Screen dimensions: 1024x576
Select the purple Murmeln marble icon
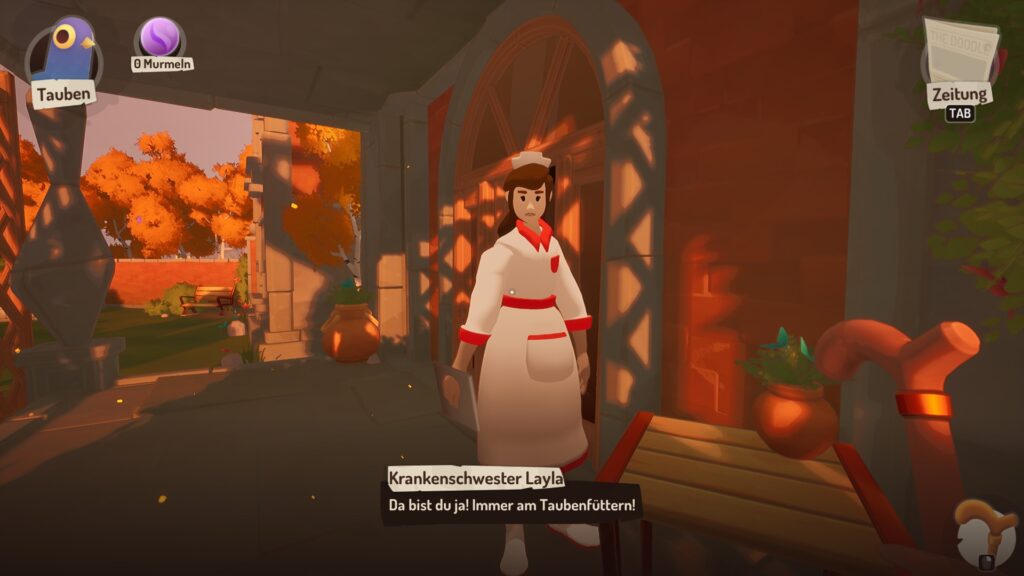pyautogui.click(x=160, y=38)
